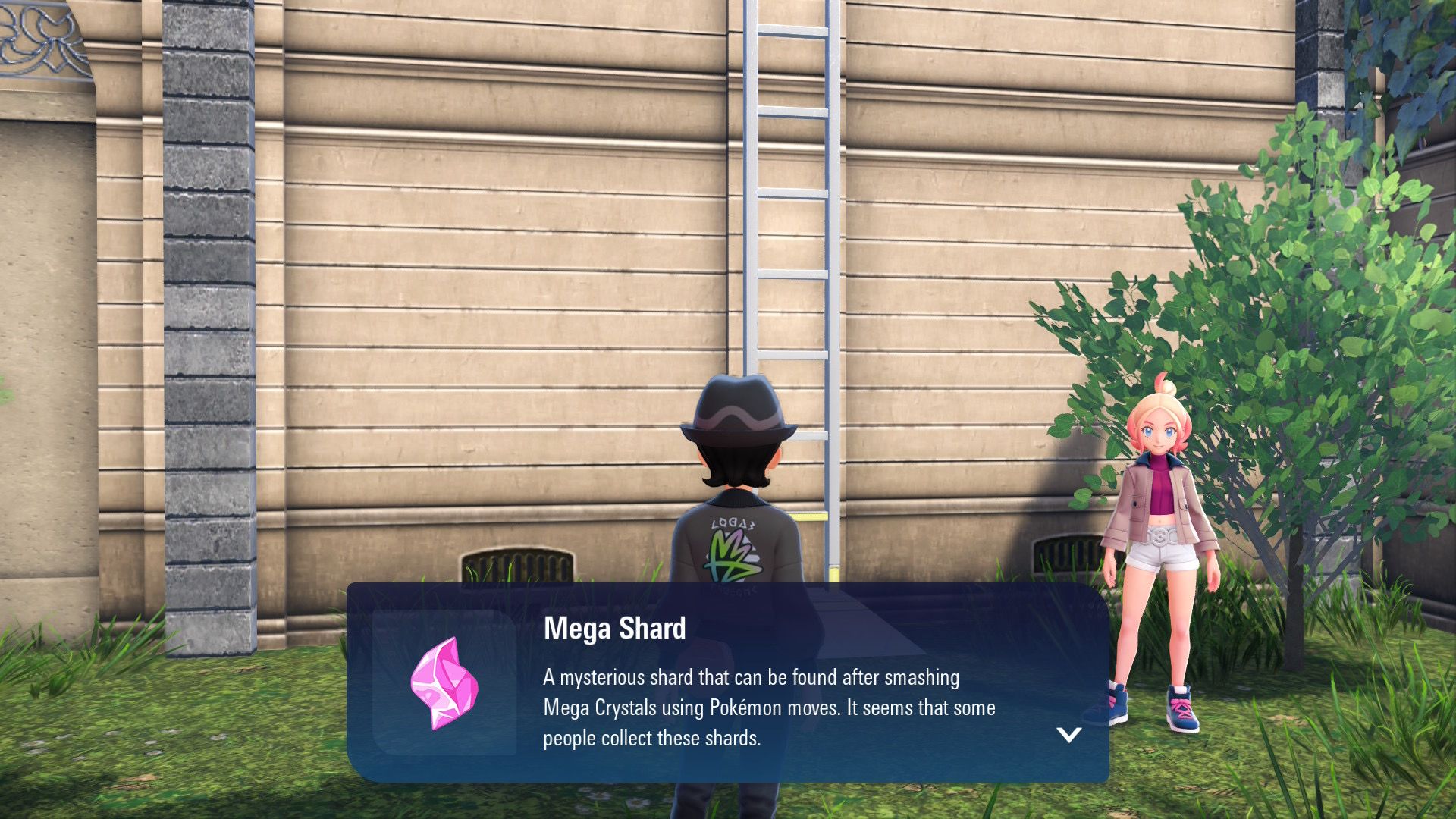Advance dialogue with the down arrow
This screenshot has height=819, width=1456.
click(1068, 734)
